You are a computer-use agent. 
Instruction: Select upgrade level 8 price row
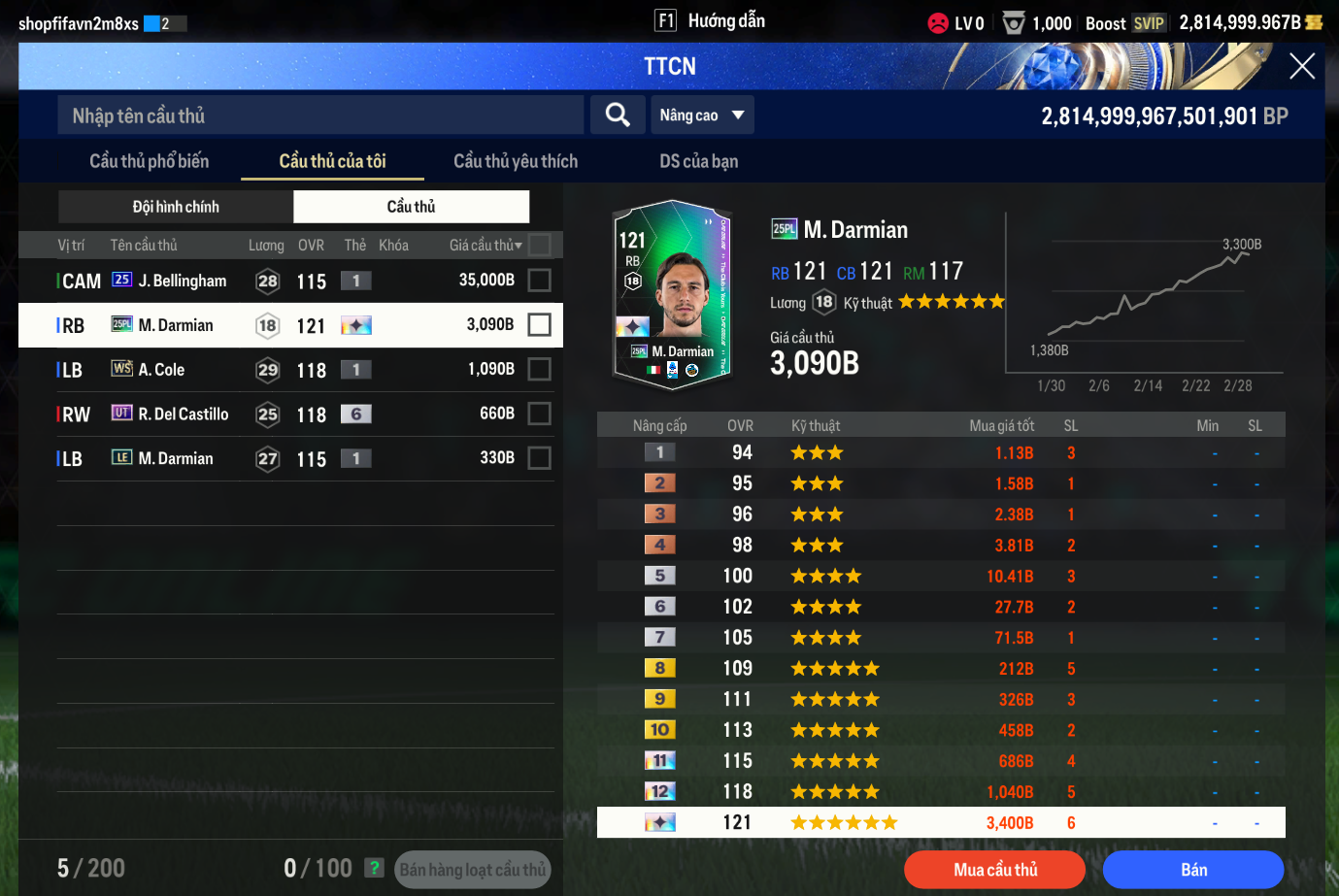(x=940, y=669)
